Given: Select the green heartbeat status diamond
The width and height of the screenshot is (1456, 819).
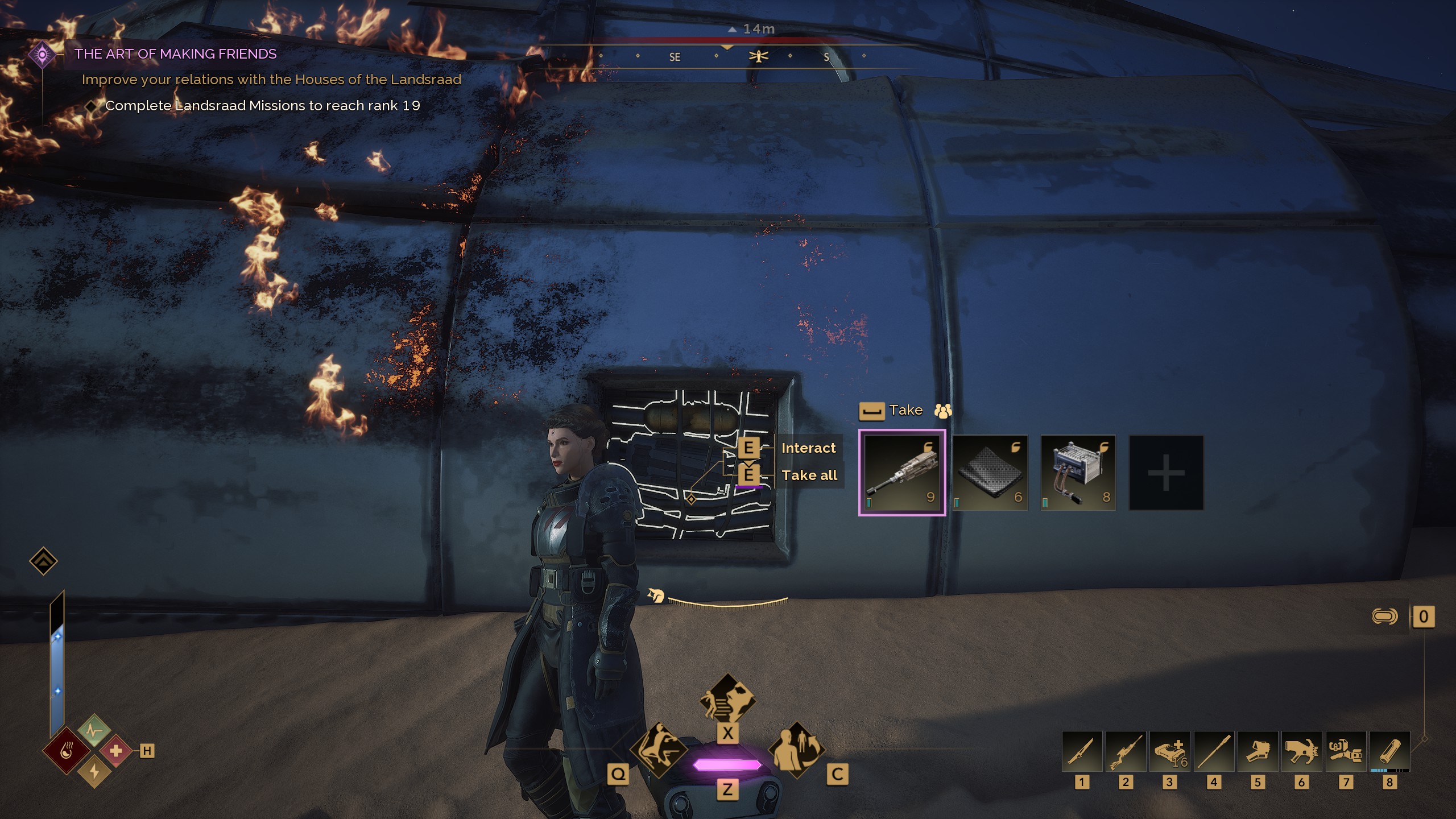Looking at the screenshot, I should pyautogui.click(x=94, y=730).
